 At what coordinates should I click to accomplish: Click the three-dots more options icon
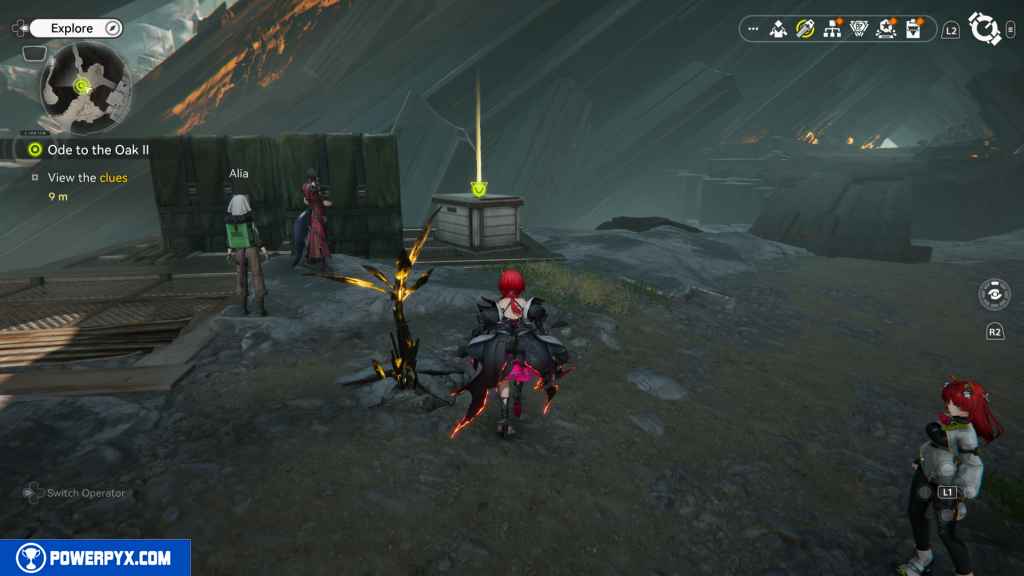tap(752, 29)
